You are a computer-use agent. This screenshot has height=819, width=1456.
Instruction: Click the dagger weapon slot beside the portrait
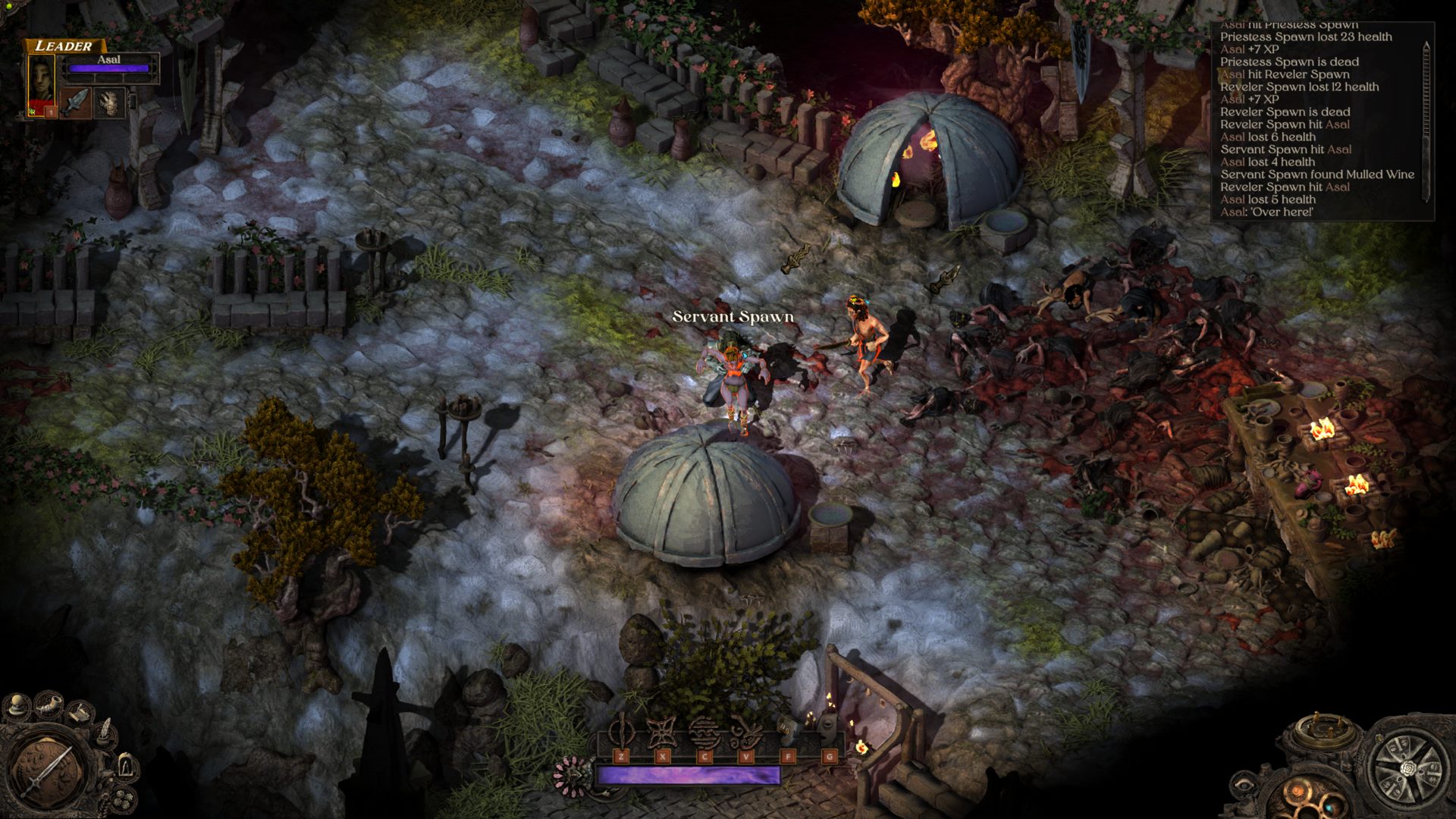[x=76, y=102]
